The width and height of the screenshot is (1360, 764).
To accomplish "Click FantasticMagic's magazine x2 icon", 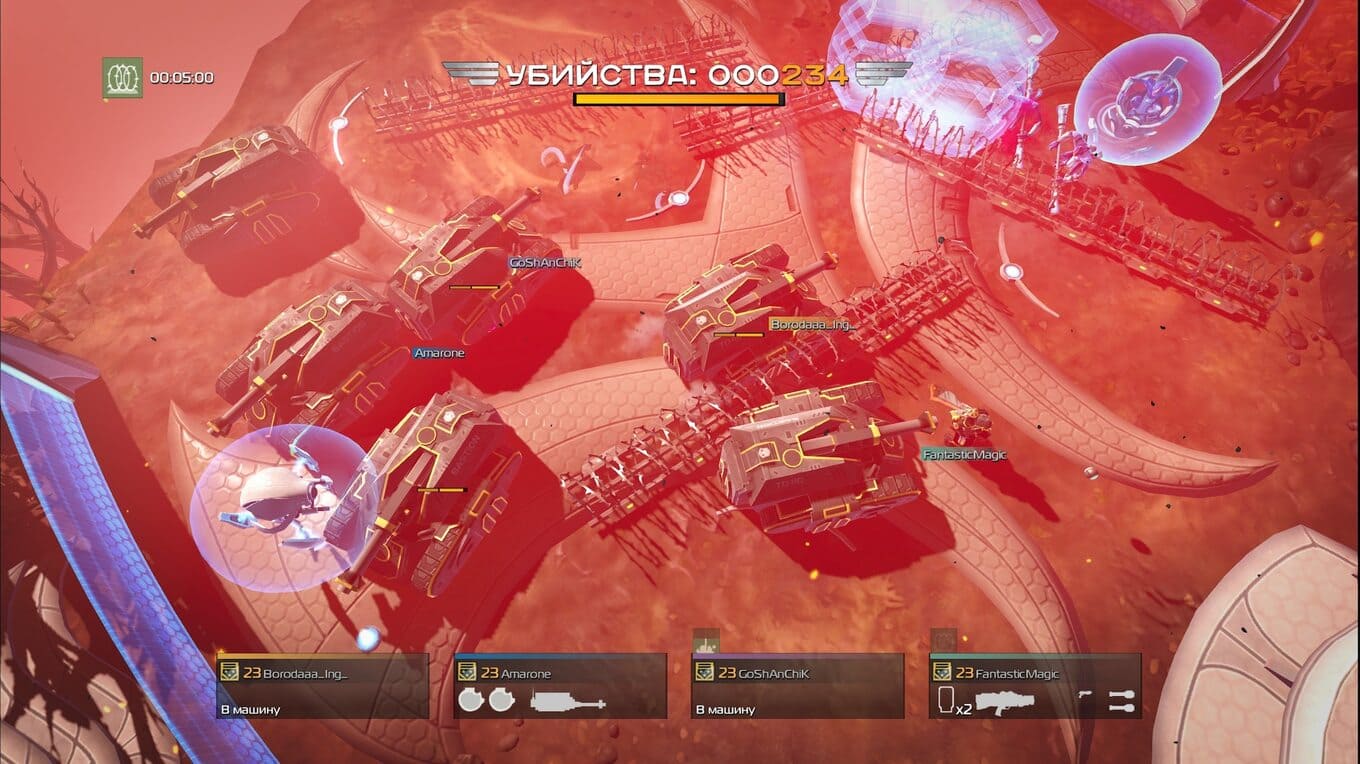I will pyautogui.click(x=949, y=702).
